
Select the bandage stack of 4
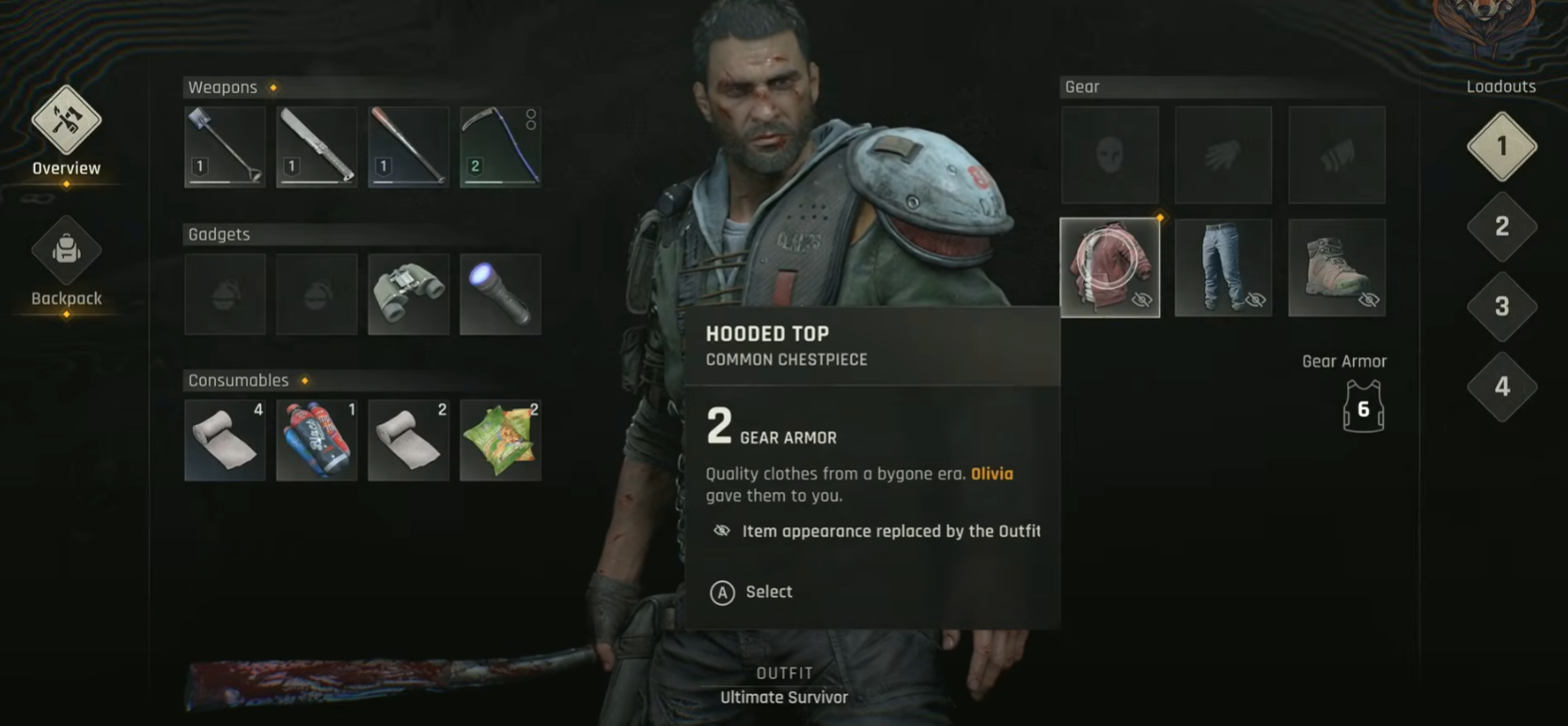[226, 440]
